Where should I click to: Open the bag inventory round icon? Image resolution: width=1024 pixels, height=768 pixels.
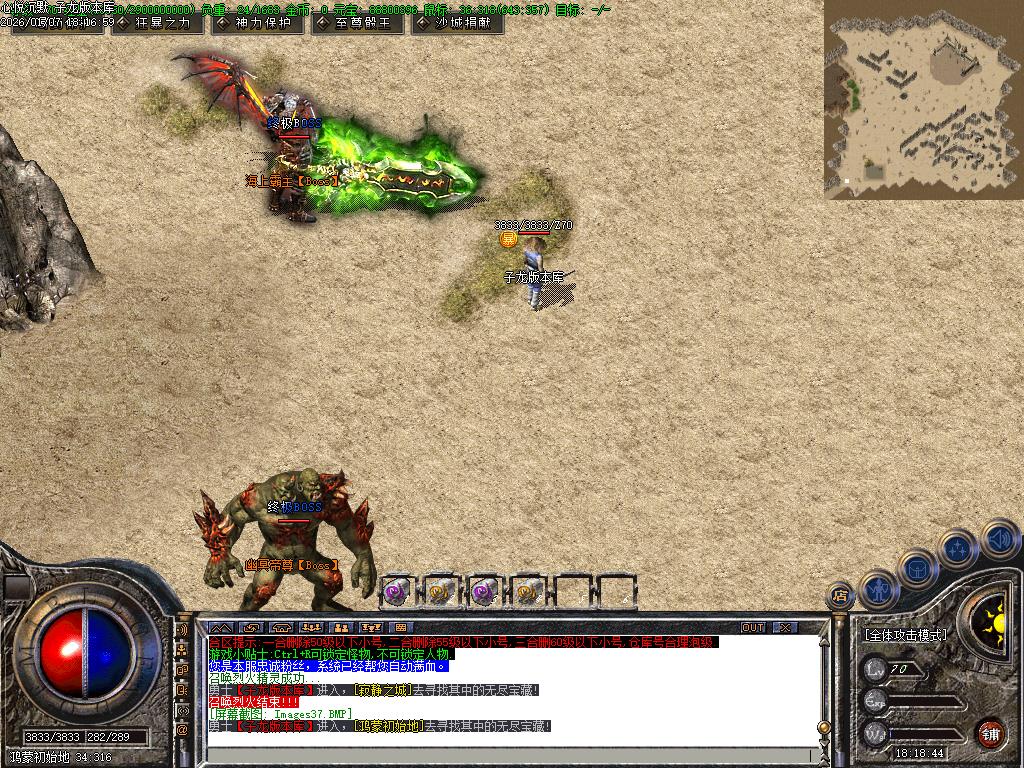(918, 568)
